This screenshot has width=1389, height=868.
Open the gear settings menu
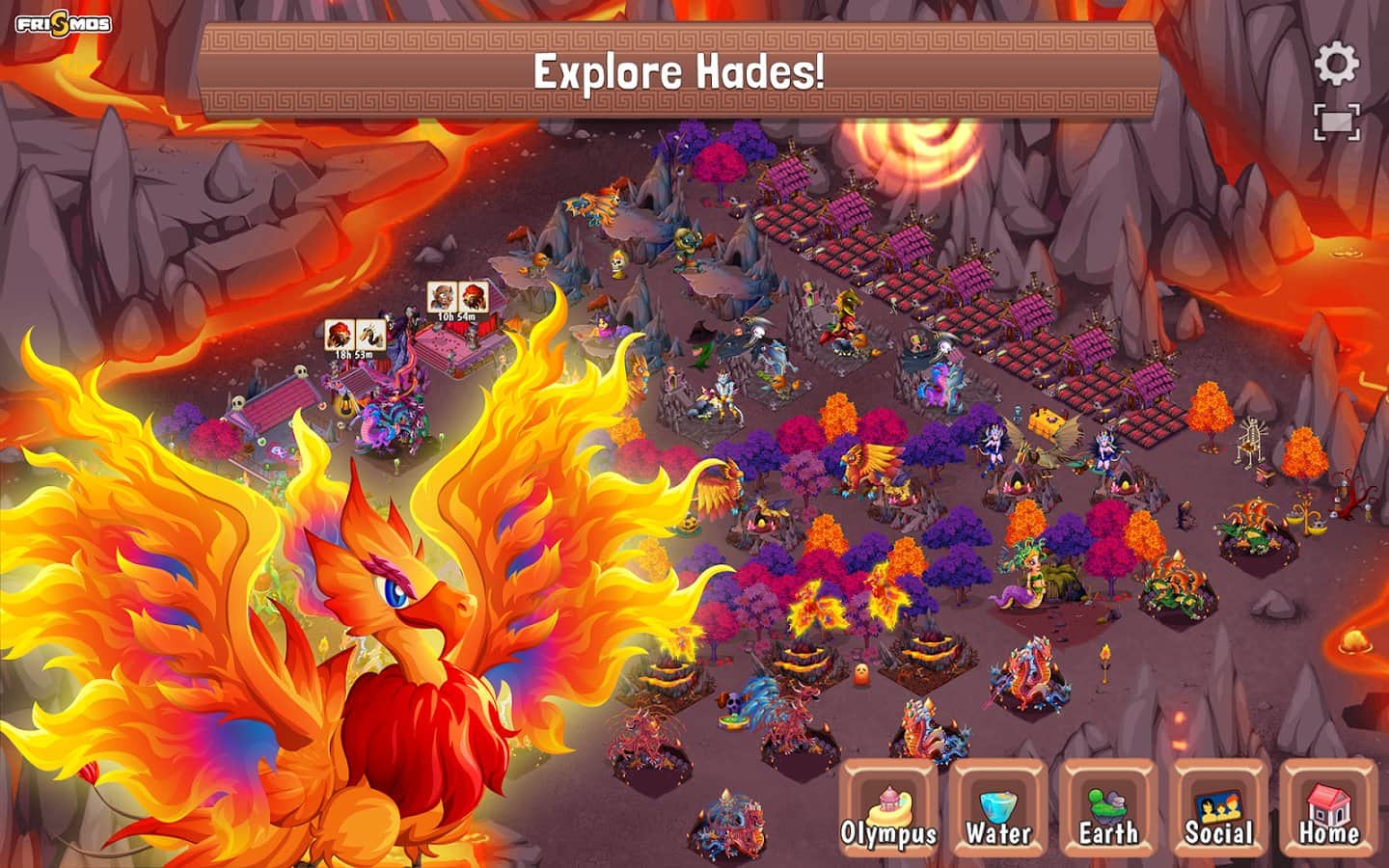click(x=1337, y=65)
